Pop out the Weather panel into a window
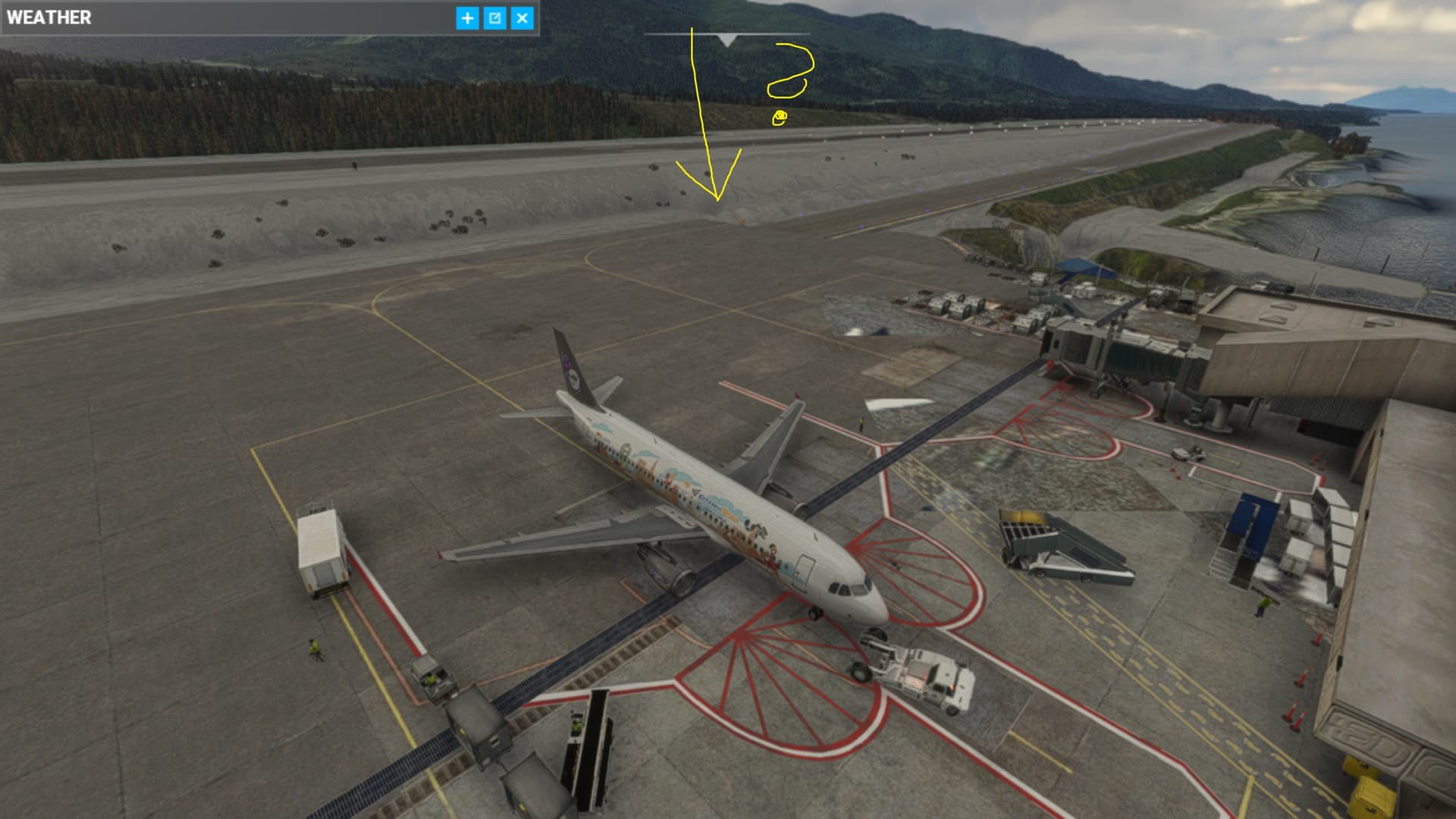 pos(494,18)
